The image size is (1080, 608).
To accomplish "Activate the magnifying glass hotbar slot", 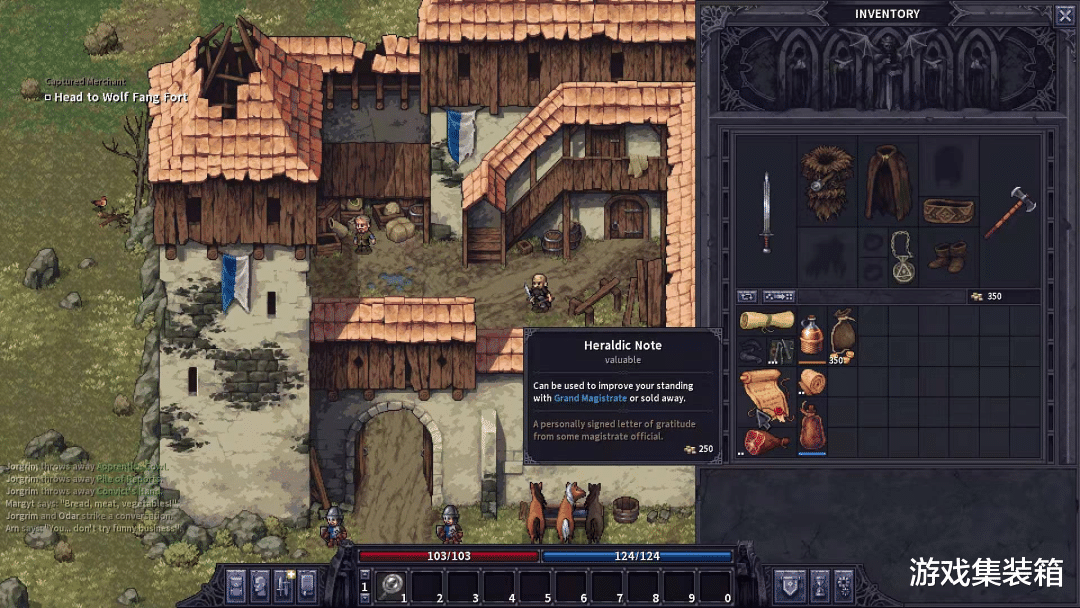I will pos(391,585).
